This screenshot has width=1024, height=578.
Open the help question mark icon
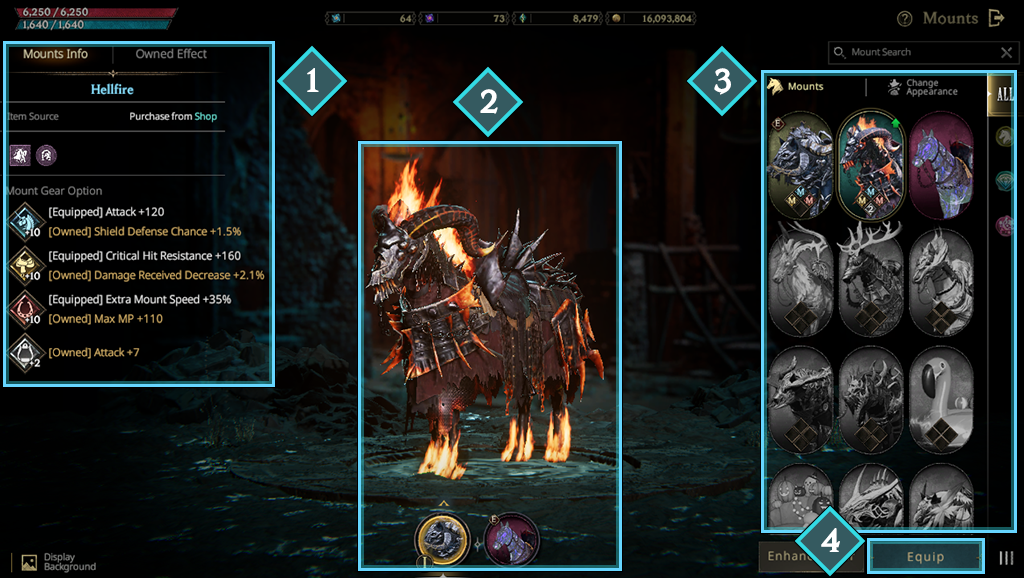click(x=905, y=18)
